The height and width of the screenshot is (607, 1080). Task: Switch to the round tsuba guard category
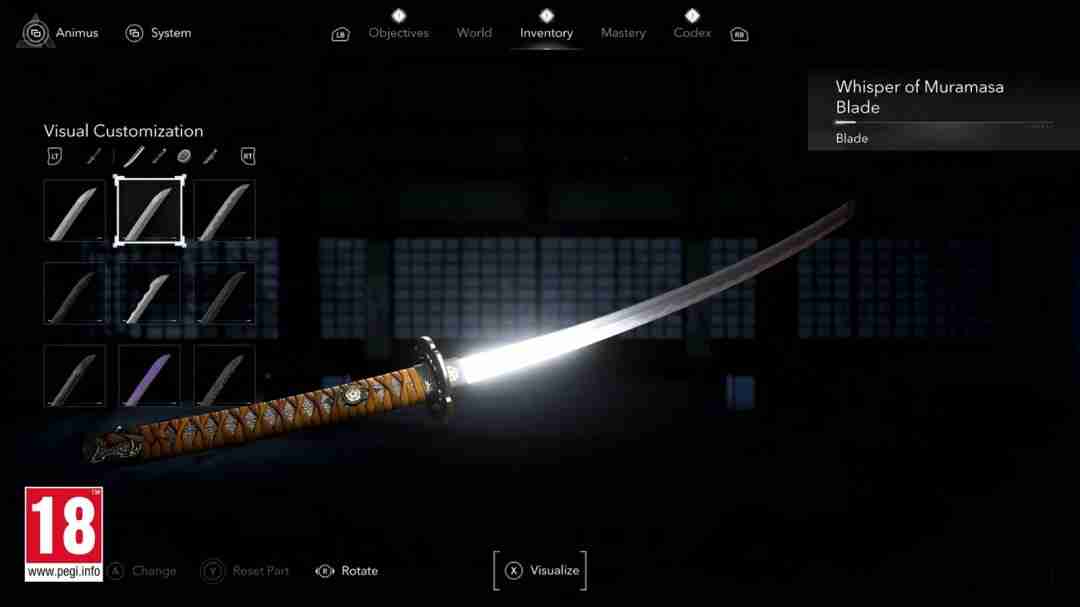[184, 156]
